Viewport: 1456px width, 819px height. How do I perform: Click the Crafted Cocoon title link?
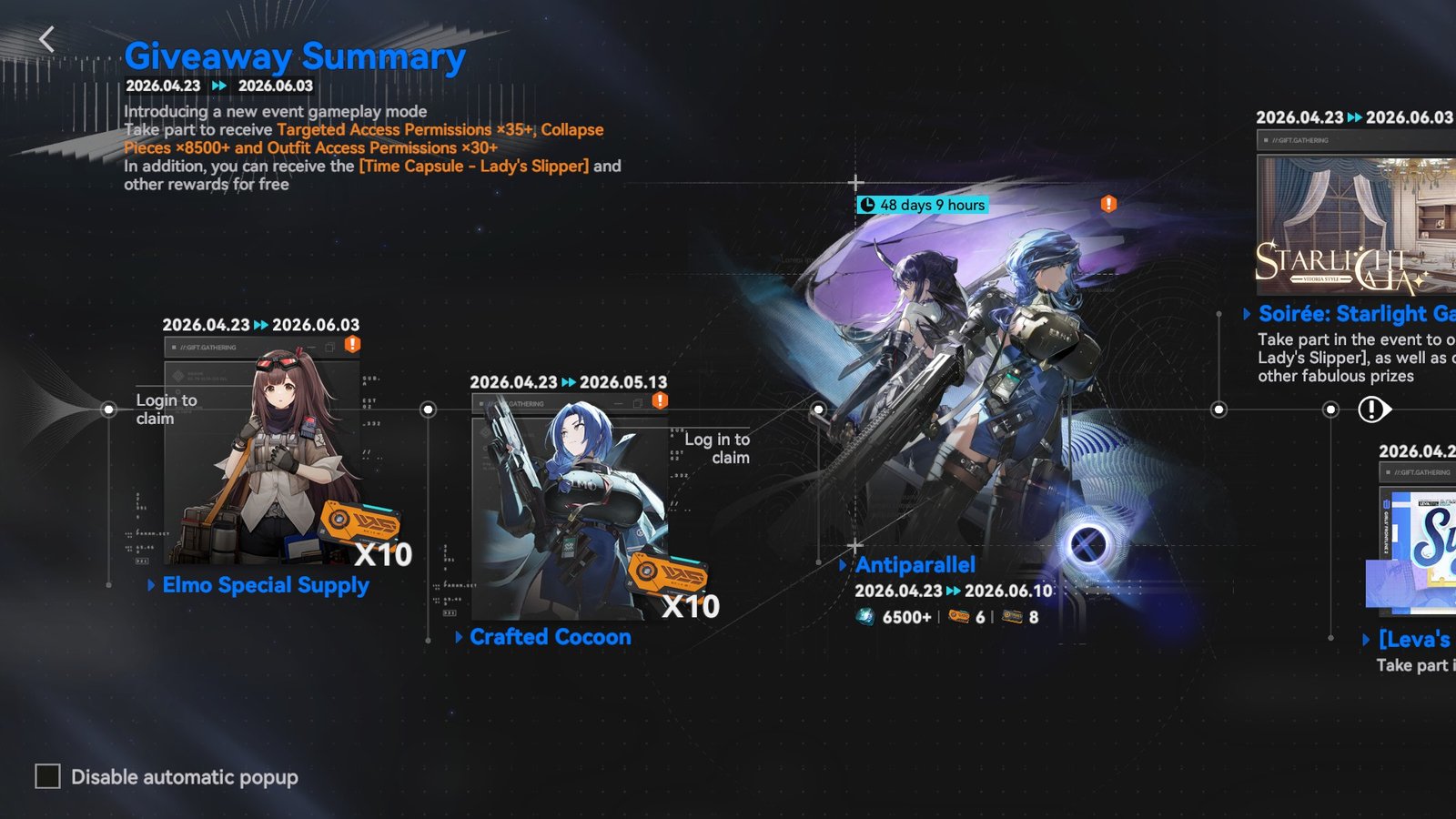pyautogui.click(x=550, y=637)
